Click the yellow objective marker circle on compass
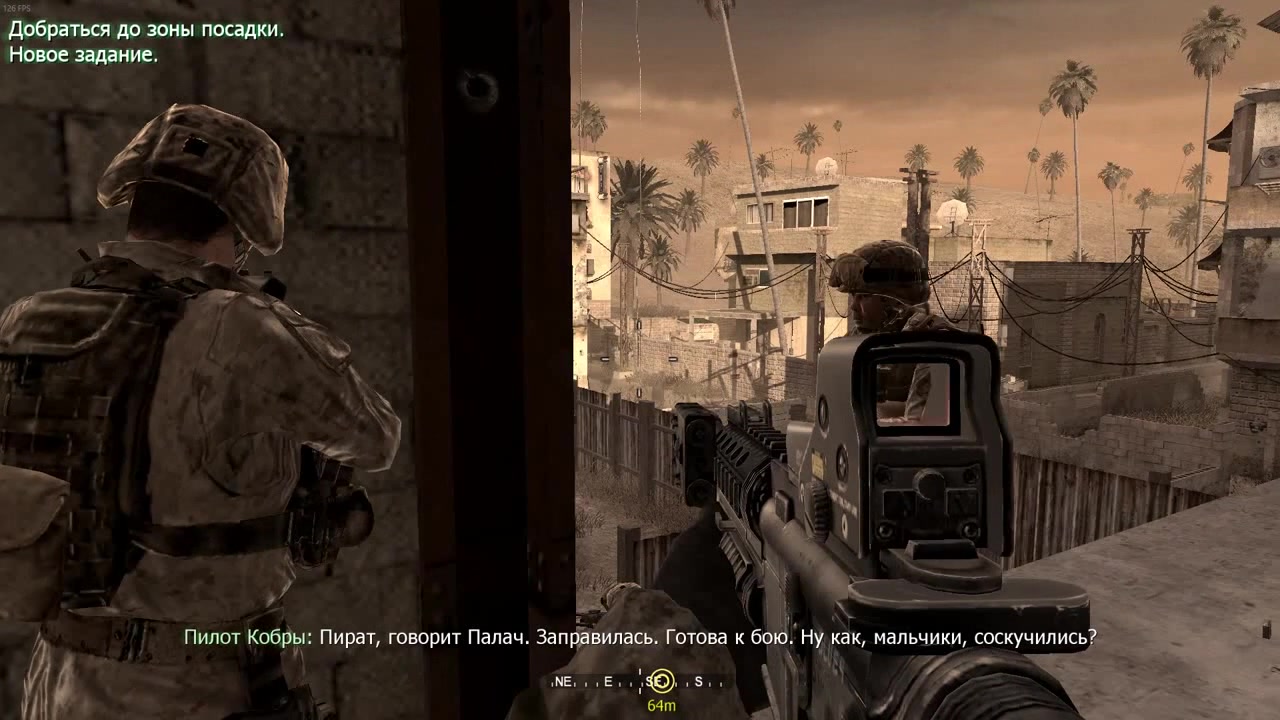Image resolution: width=1280 pixels, height=720 pixels. pyautogui.click(x=664, y=682)
